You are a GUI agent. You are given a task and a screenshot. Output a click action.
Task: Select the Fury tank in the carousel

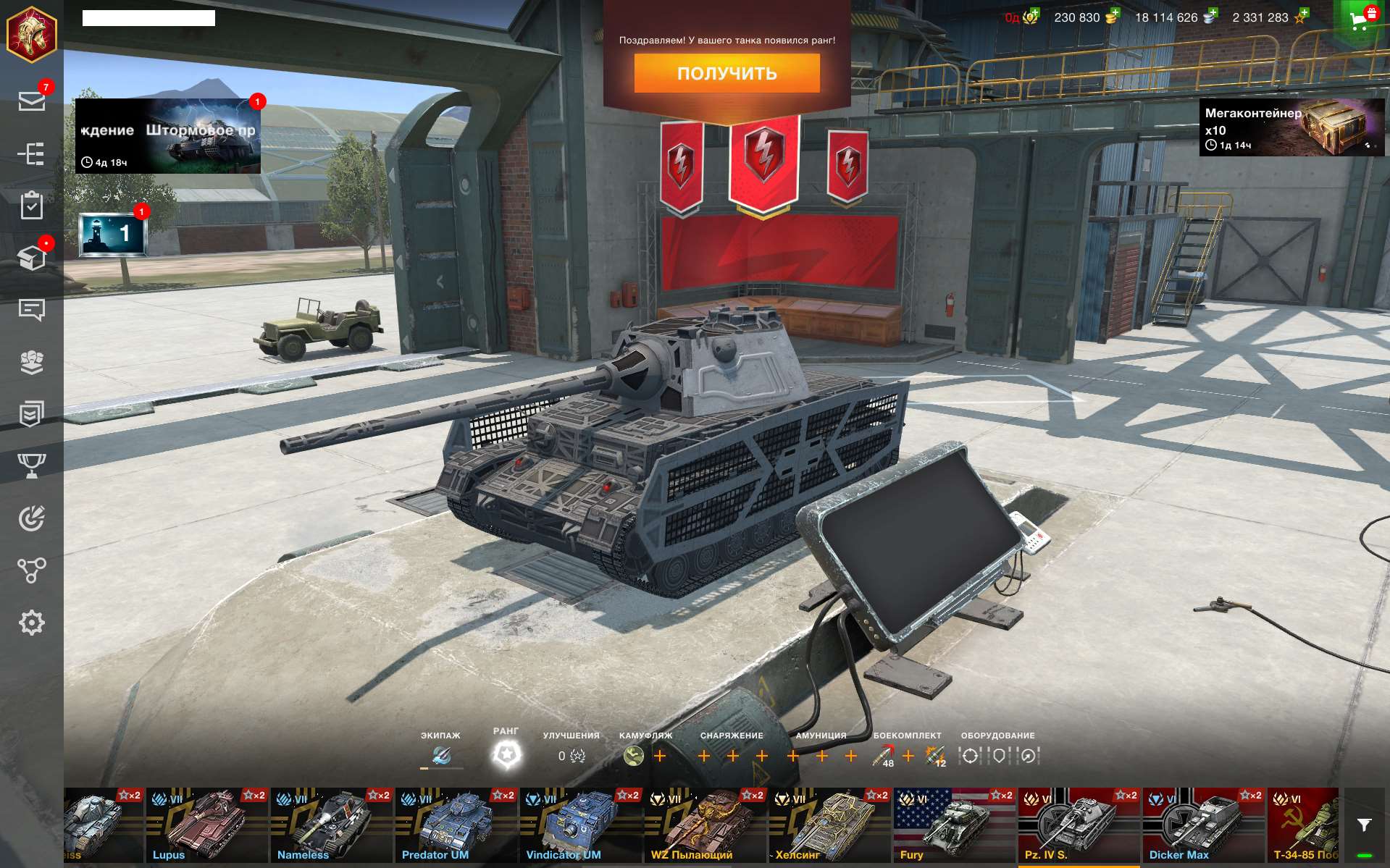[953, 825]
